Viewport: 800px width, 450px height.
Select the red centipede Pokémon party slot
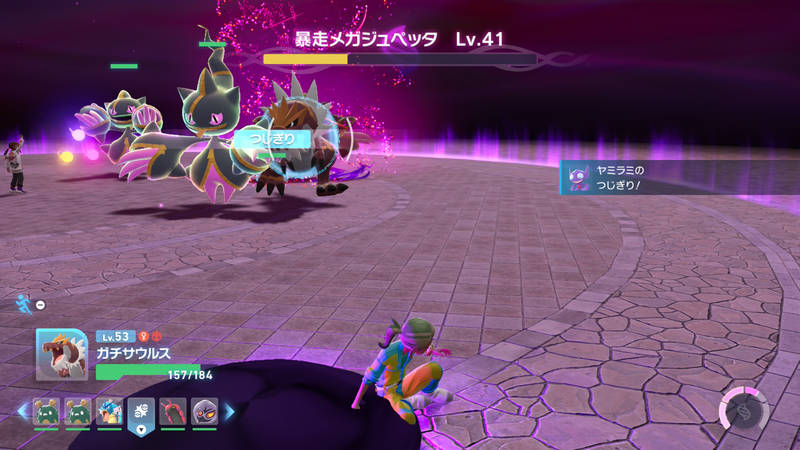(172, 411)
